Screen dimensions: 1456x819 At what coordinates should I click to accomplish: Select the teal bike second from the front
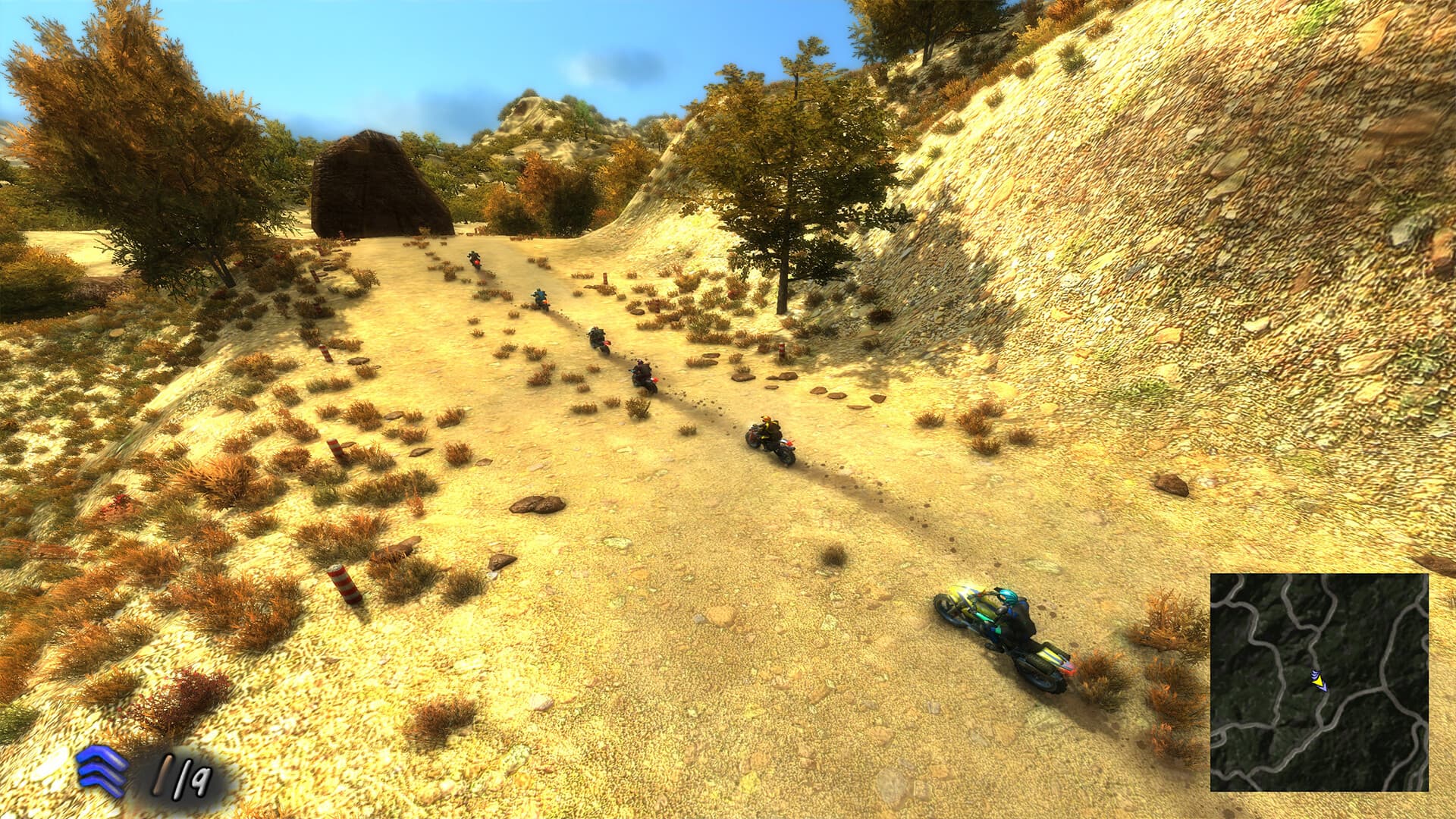[540, 299]
